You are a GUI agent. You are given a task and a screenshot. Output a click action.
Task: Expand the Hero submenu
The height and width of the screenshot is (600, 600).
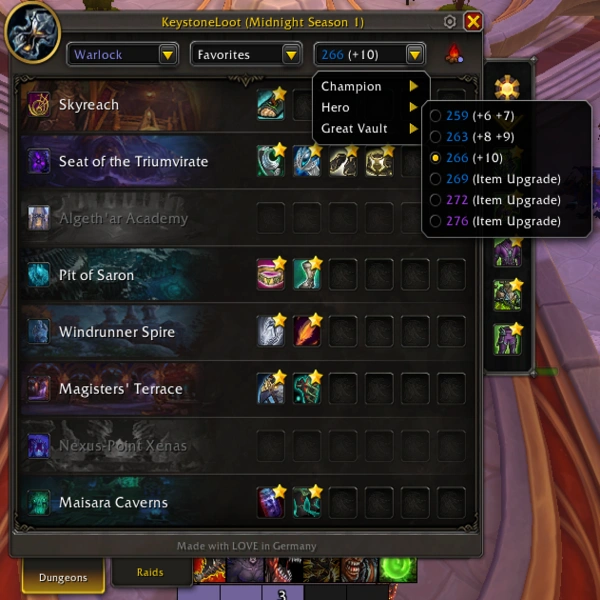(370, 107)
